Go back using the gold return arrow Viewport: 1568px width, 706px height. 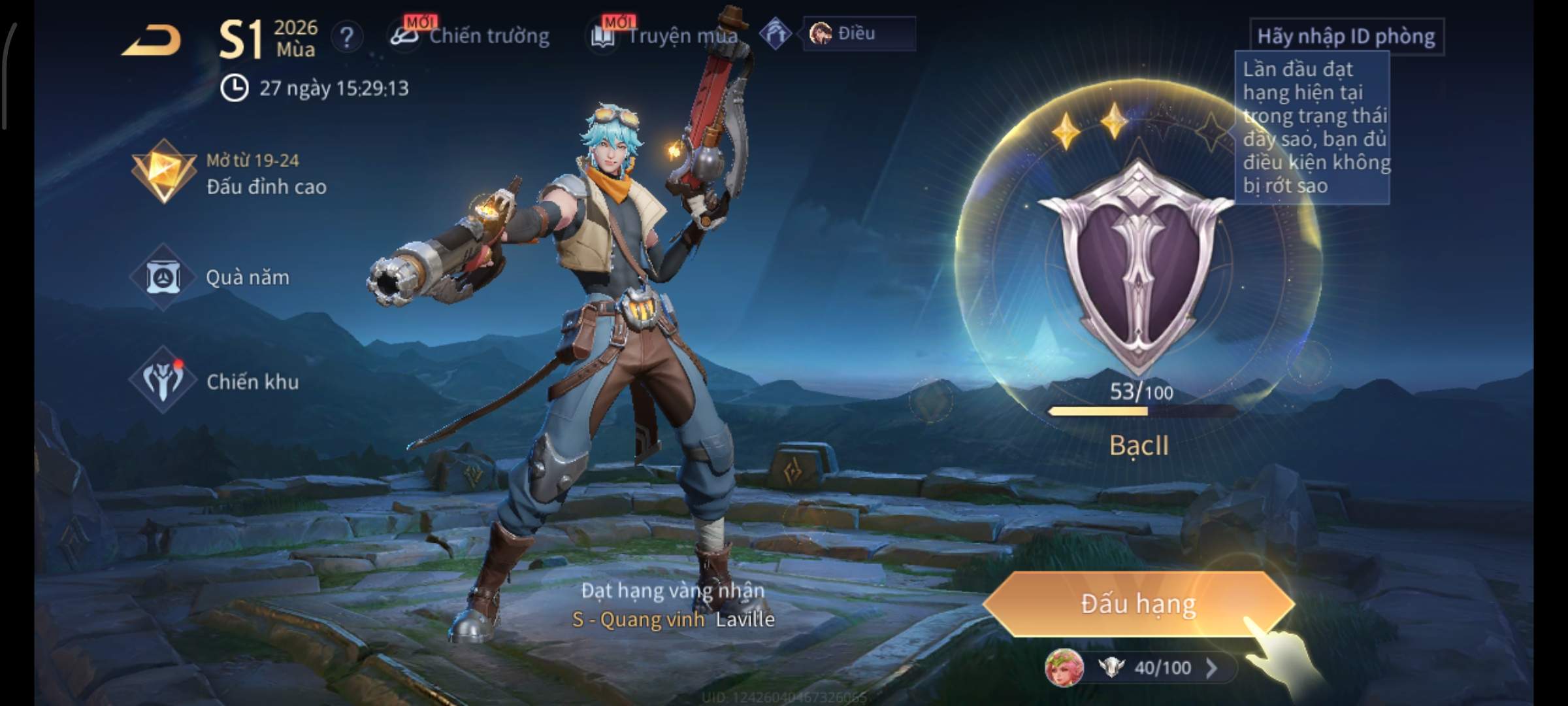[152, 41]
